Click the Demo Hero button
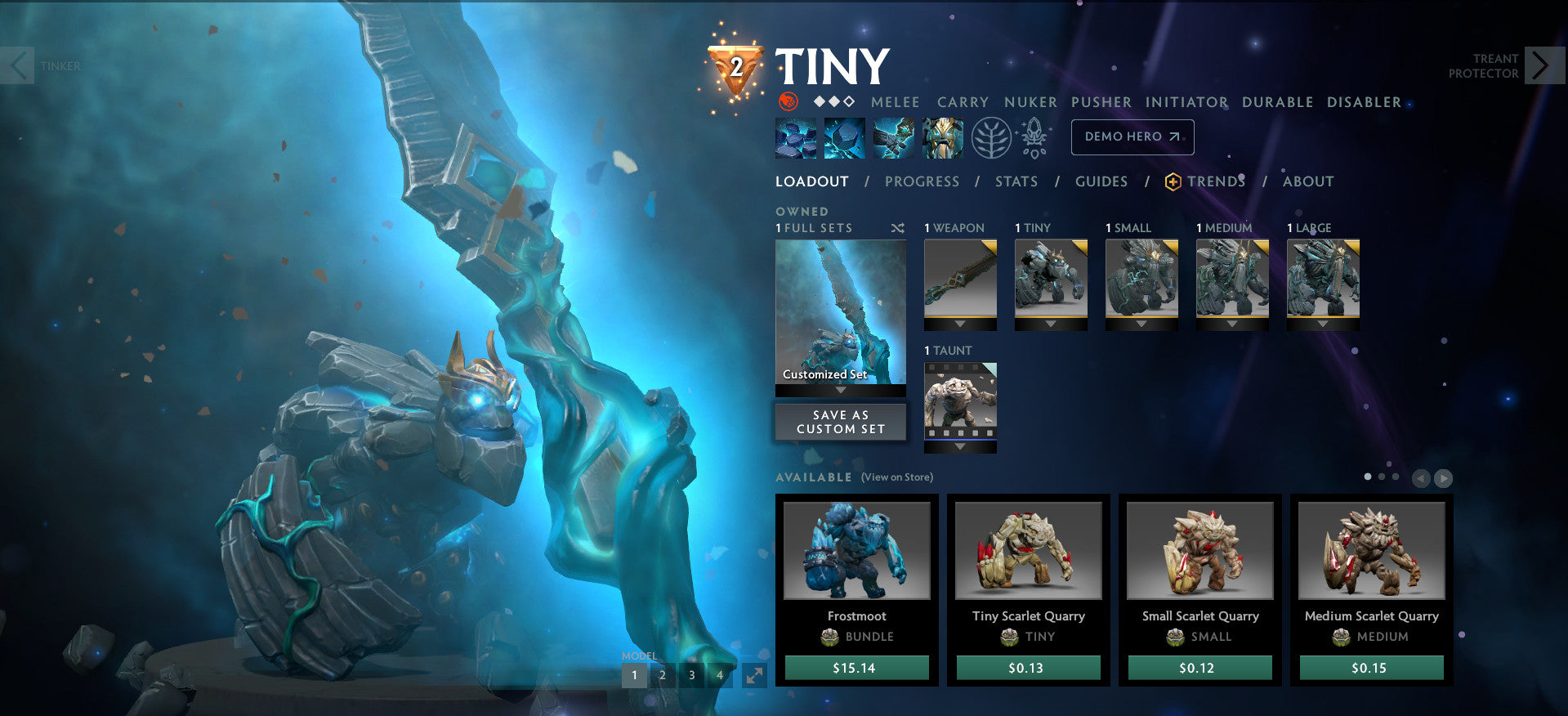 (x=1132, y=136)
